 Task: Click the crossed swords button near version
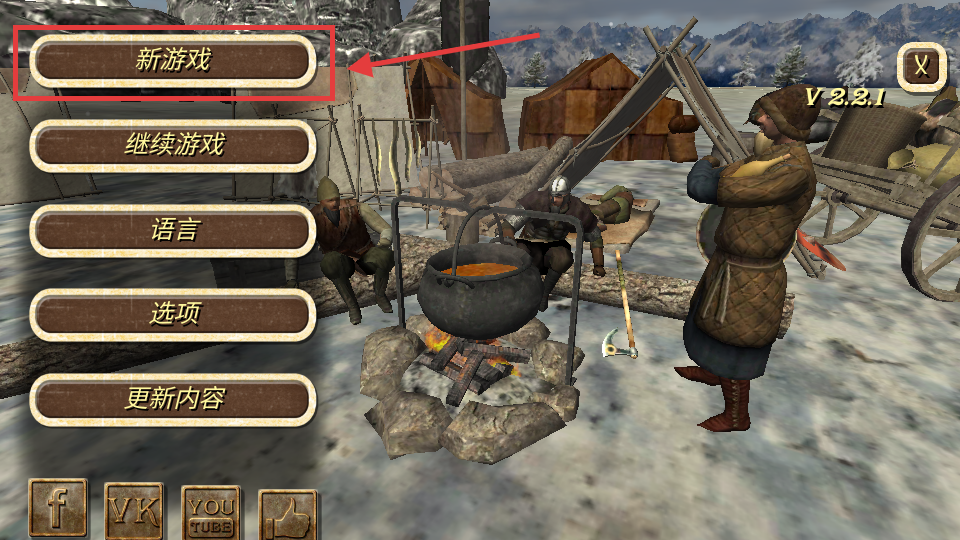pos(923,67)
